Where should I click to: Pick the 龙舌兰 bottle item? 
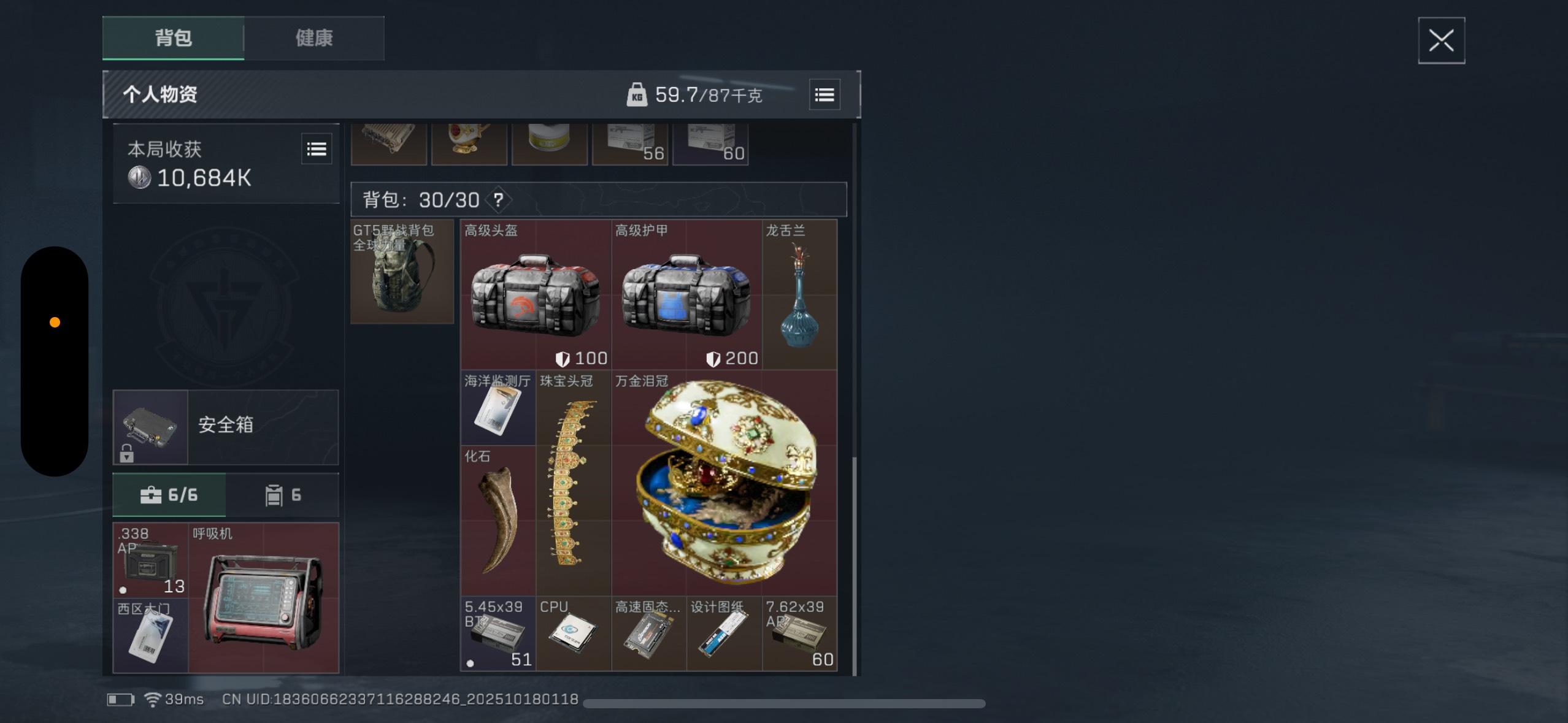(799, 294)
